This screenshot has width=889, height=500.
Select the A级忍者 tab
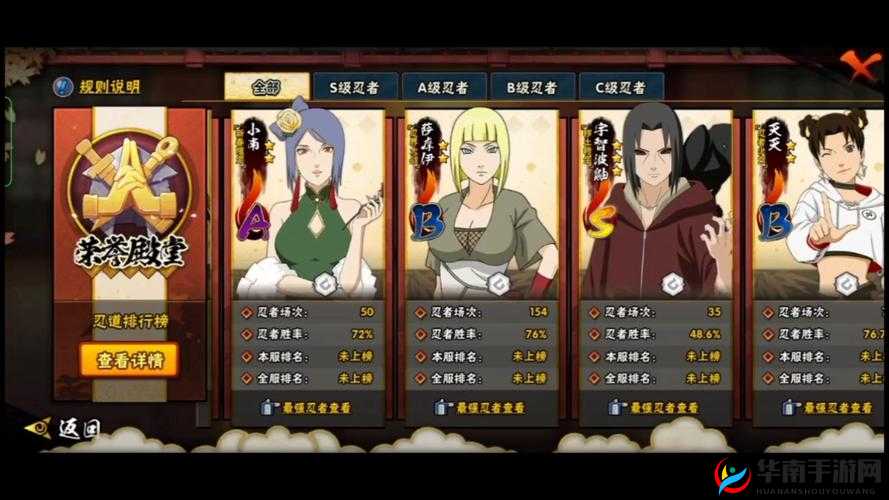[441, 87]
